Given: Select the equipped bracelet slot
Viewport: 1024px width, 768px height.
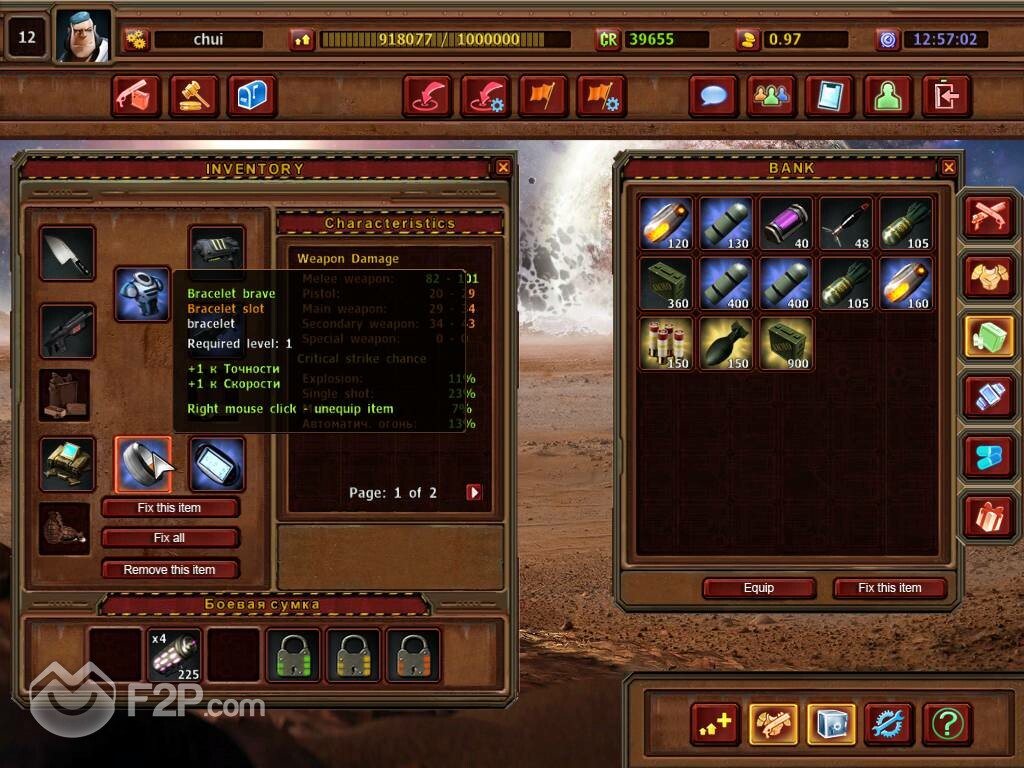Looking at the screenshot, I should click(143, 465).
